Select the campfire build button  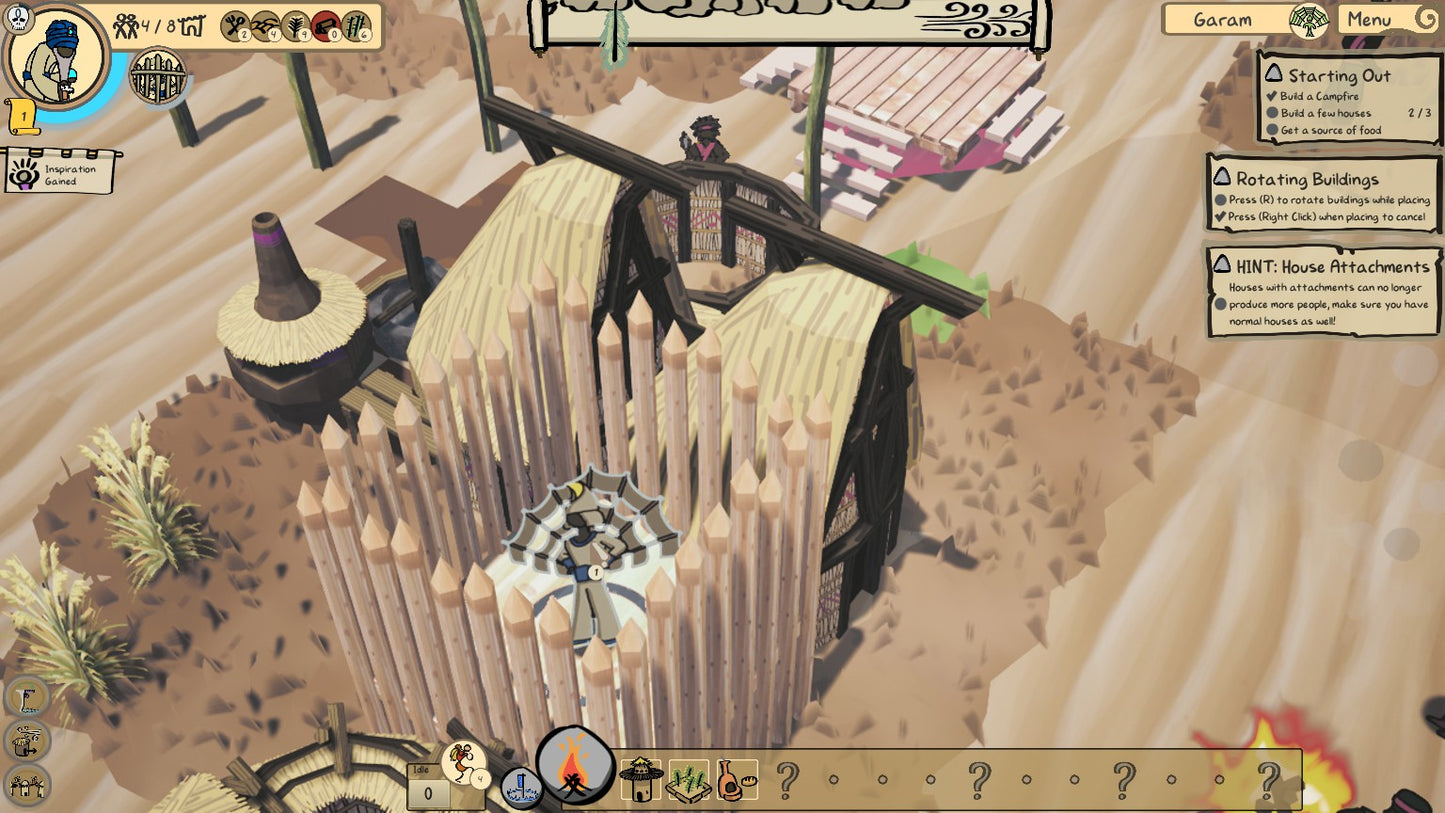pyautogui.click(x=574, y=765)
